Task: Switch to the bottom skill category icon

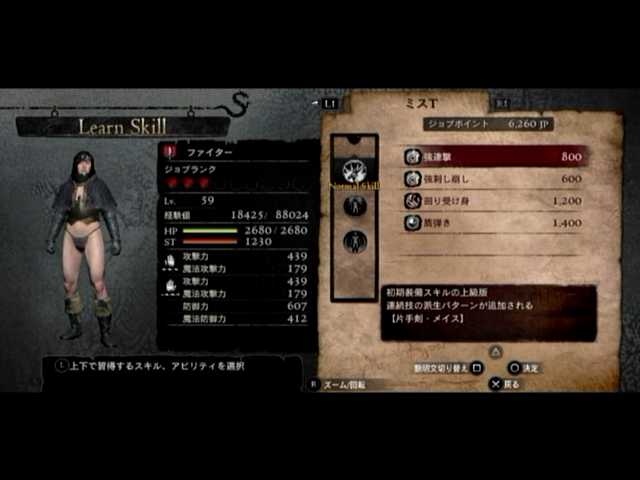Action: coord(354,241)
